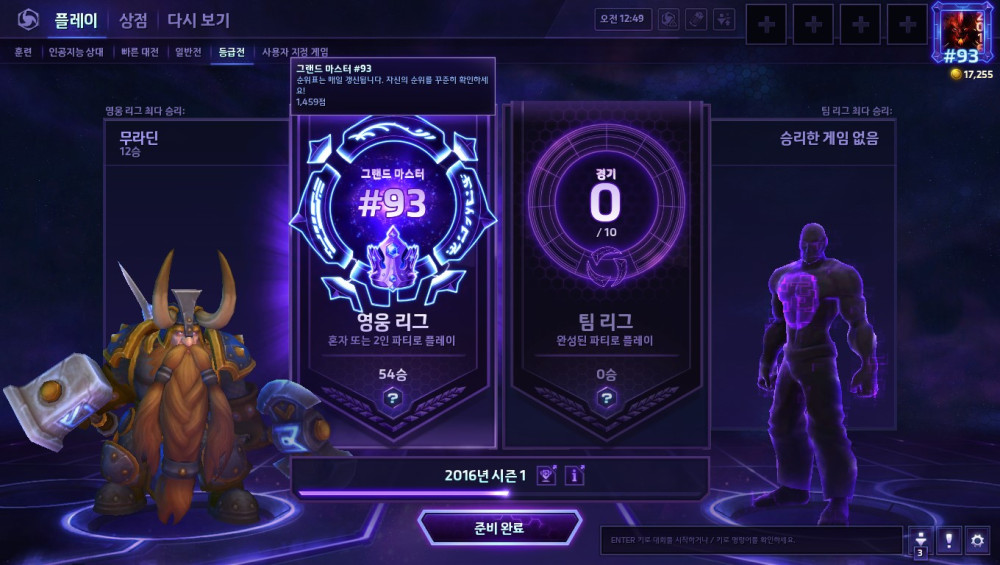Select the 플레이 play tab
The width and height of the screenshot is (1000, 565).
[x=75, y=20]
